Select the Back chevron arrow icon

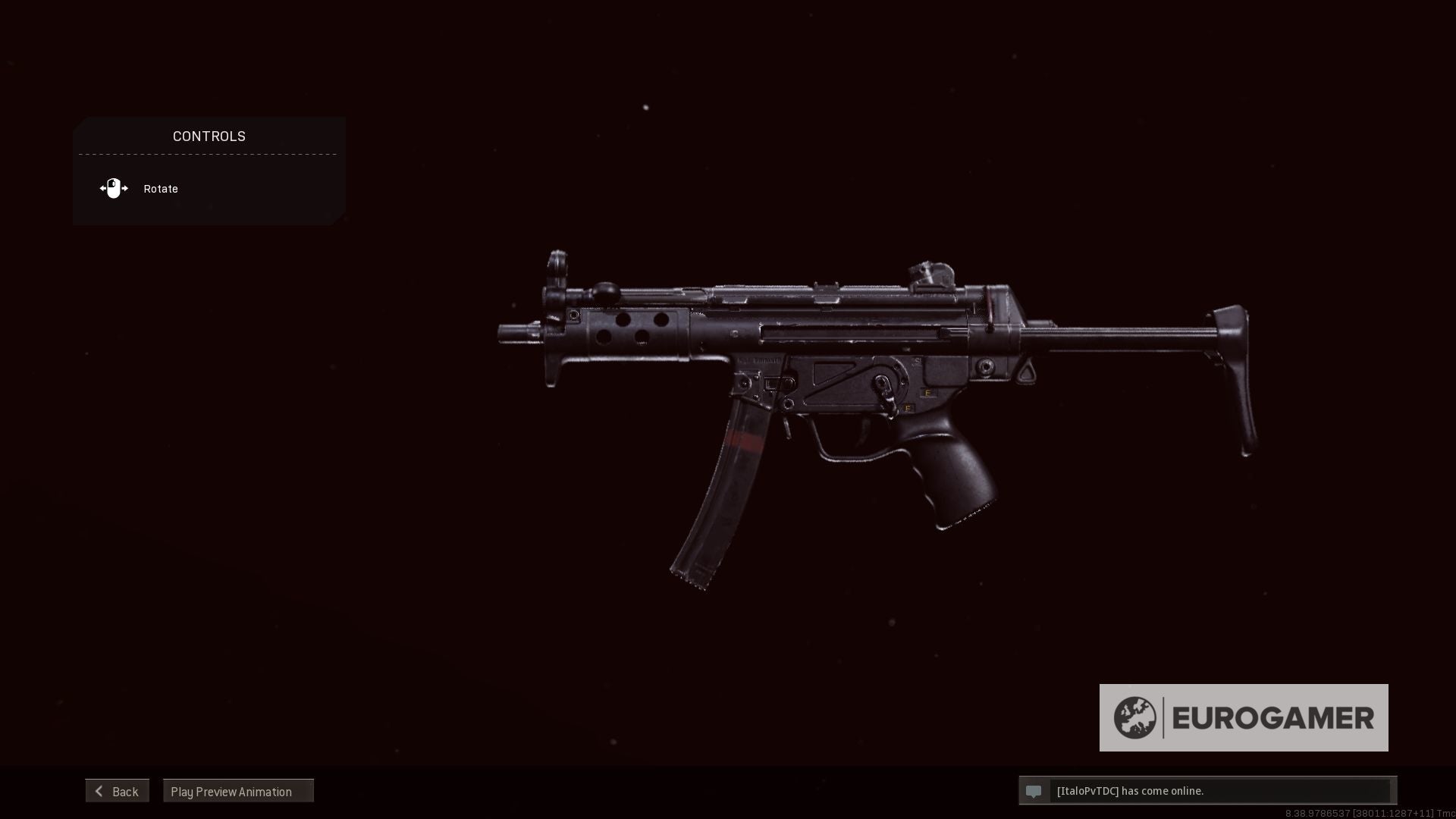pos(99,791)
